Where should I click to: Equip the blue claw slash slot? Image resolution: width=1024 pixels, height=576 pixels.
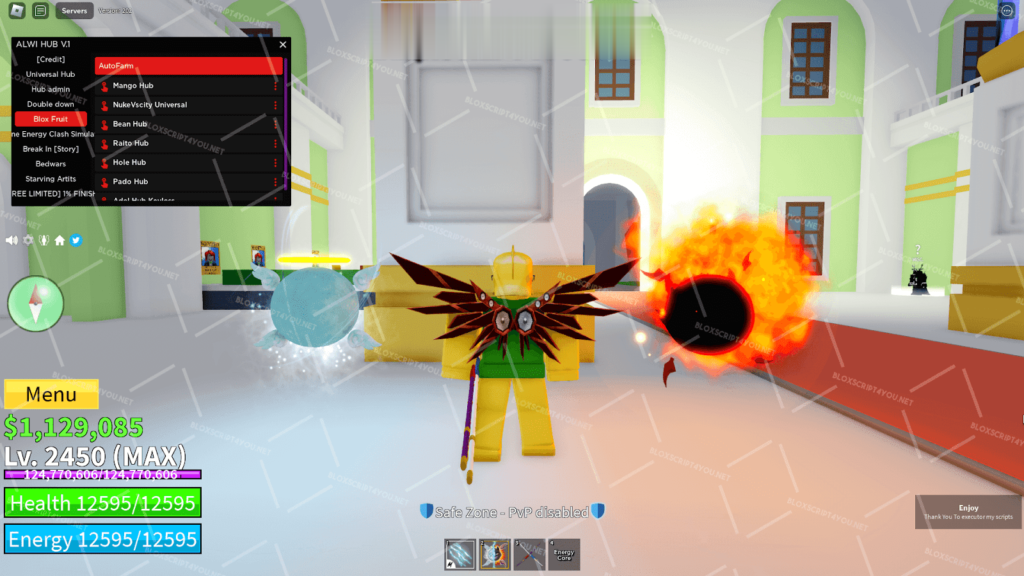coord(461,554)
